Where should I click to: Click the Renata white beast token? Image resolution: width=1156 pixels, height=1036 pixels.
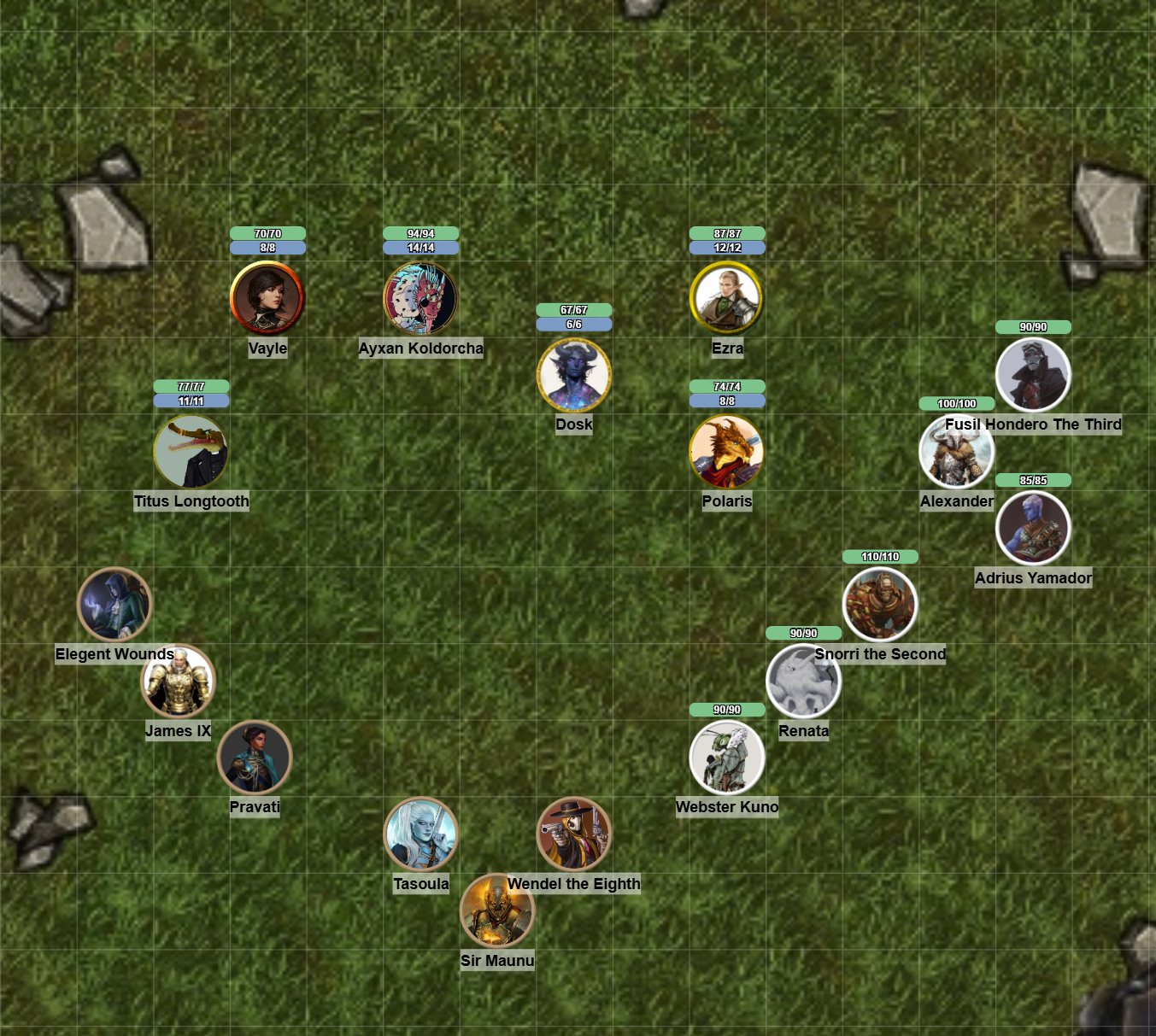tap(804, 681)
